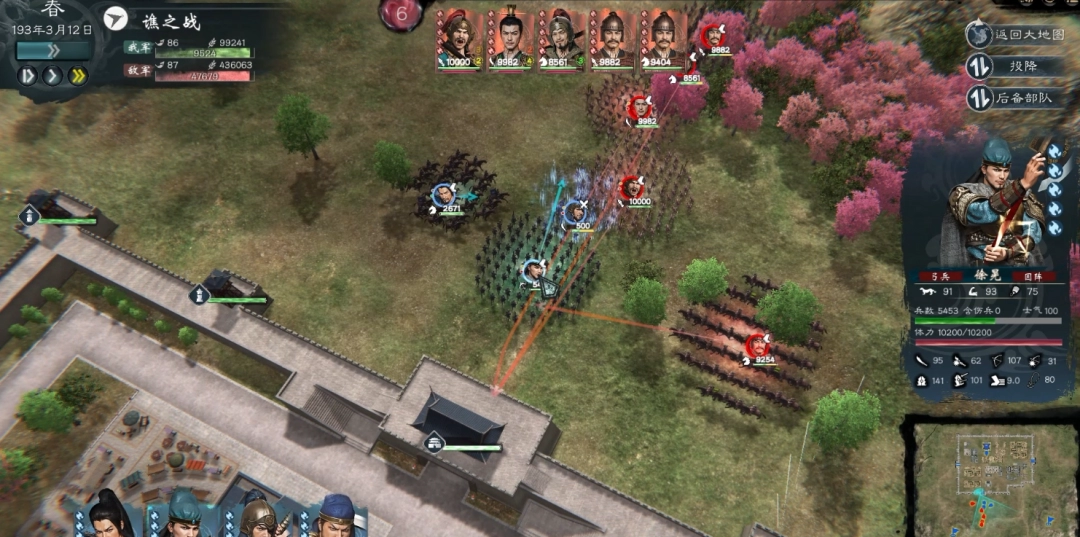The width and height of the screenshot is (1080, 537).
Task: Click the city gate icon above its health bar
Action: pyautogui.click(x=434, y=442)
